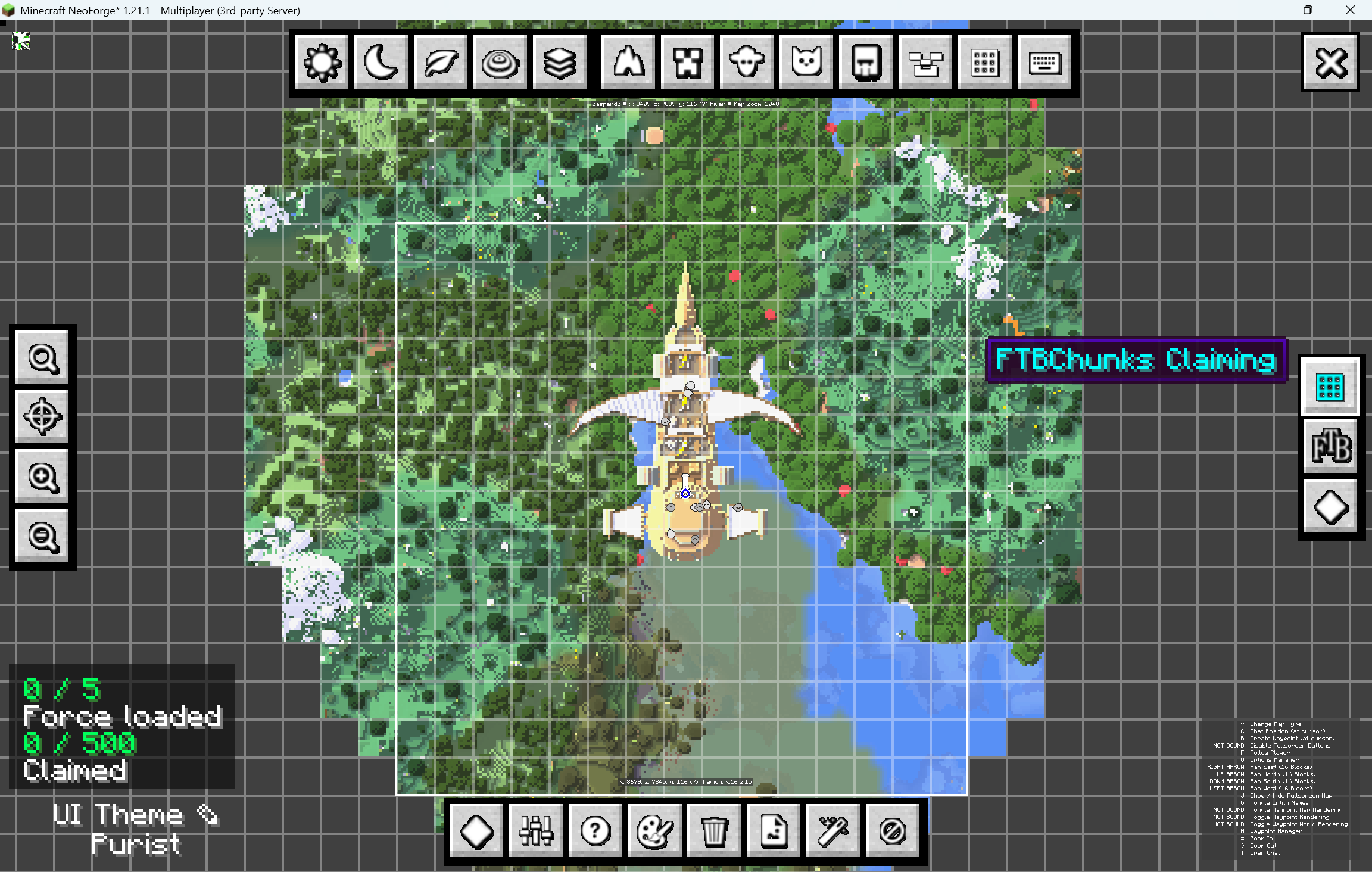Toggle the stacked layers button
The width and height of the screenshot is (1372, 872).
[560, 62]
